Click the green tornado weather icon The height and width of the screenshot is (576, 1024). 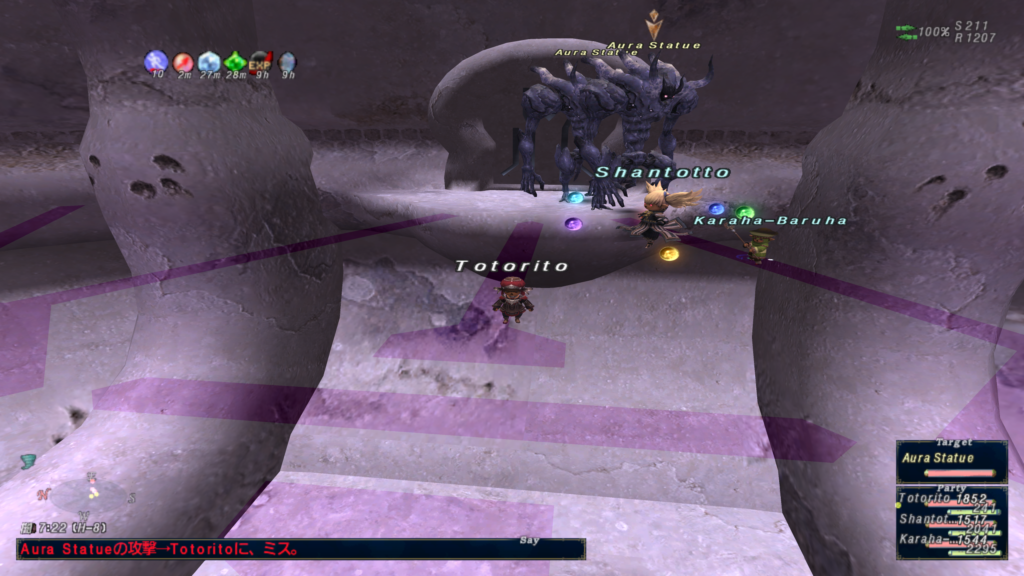point(28,461)
